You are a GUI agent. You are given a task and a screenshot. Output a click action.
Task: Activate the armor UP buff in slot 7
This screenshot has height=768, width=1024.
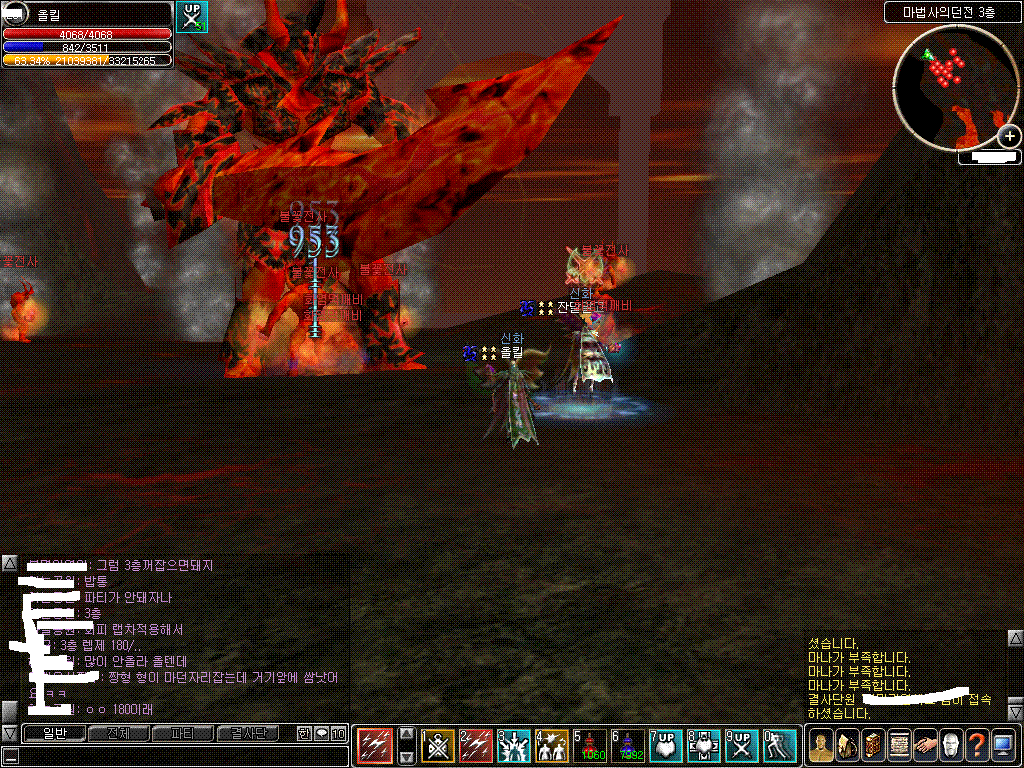(667, 745)
